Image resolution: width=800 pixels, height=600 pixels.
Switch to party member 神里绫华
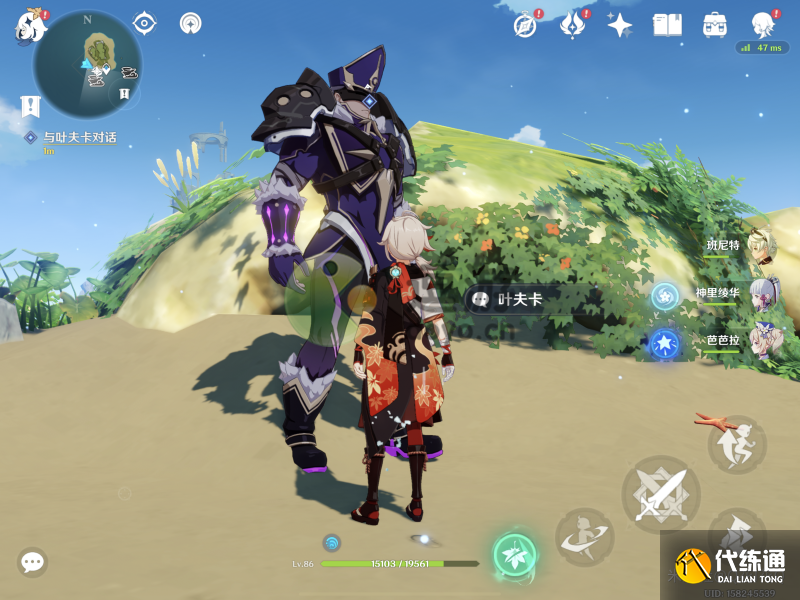coord(762,294)
